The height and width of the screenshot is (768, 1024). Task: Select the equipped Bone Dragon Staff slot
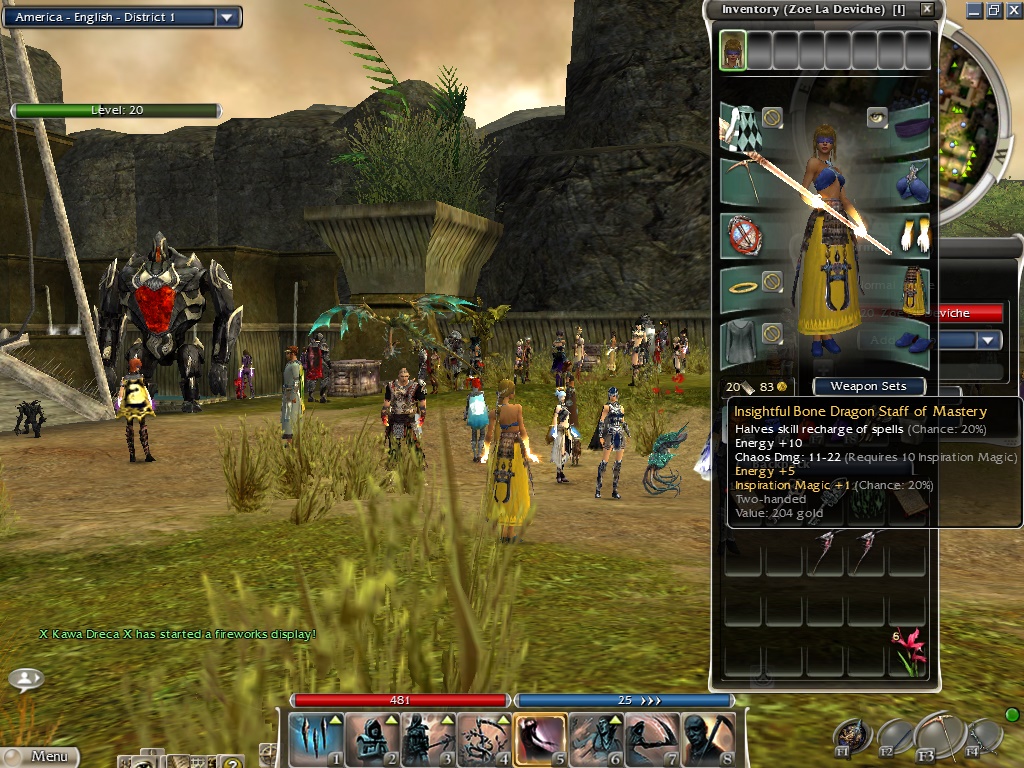[741, 181]
